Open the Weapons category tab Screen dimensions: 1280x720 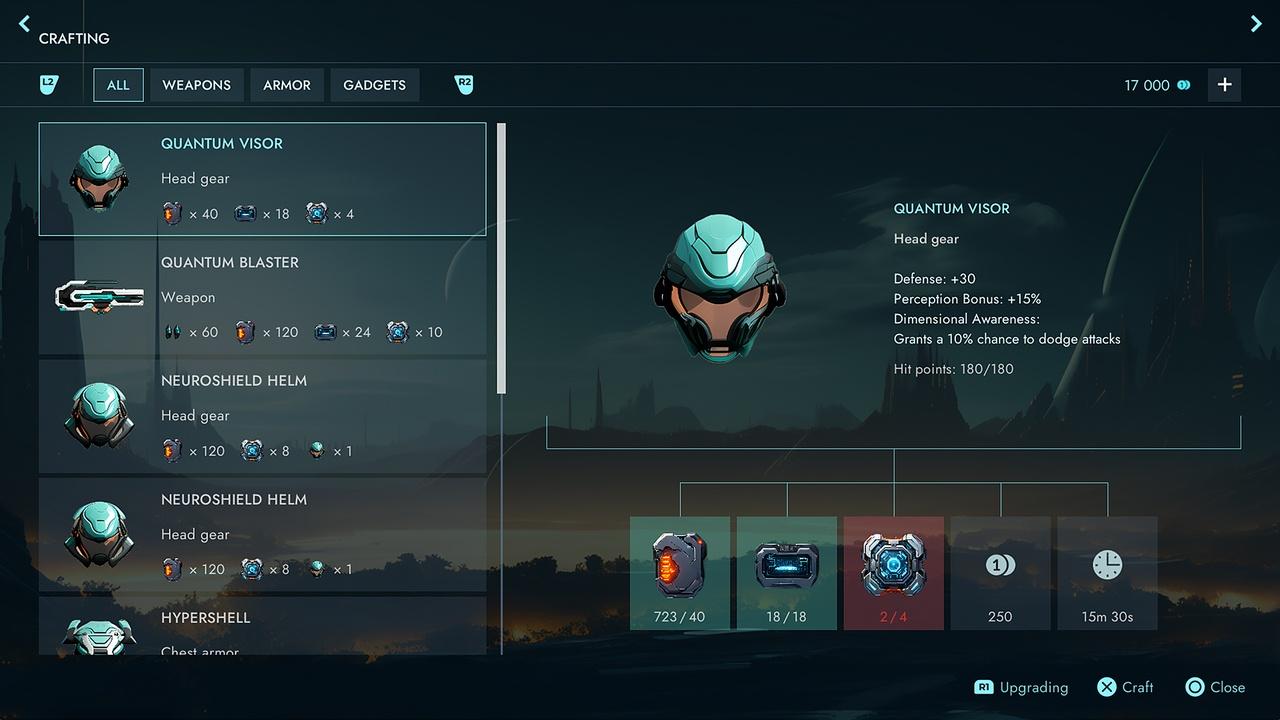tap(196, 85)
